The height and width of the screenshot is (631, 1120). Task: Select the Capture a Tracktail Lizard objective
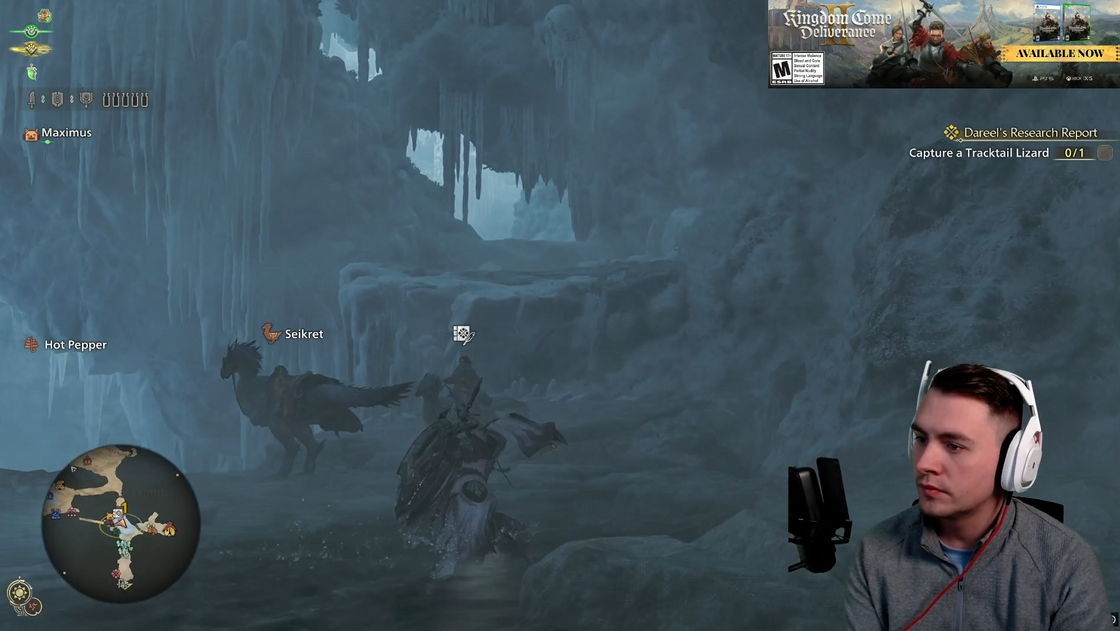point(978,153)
